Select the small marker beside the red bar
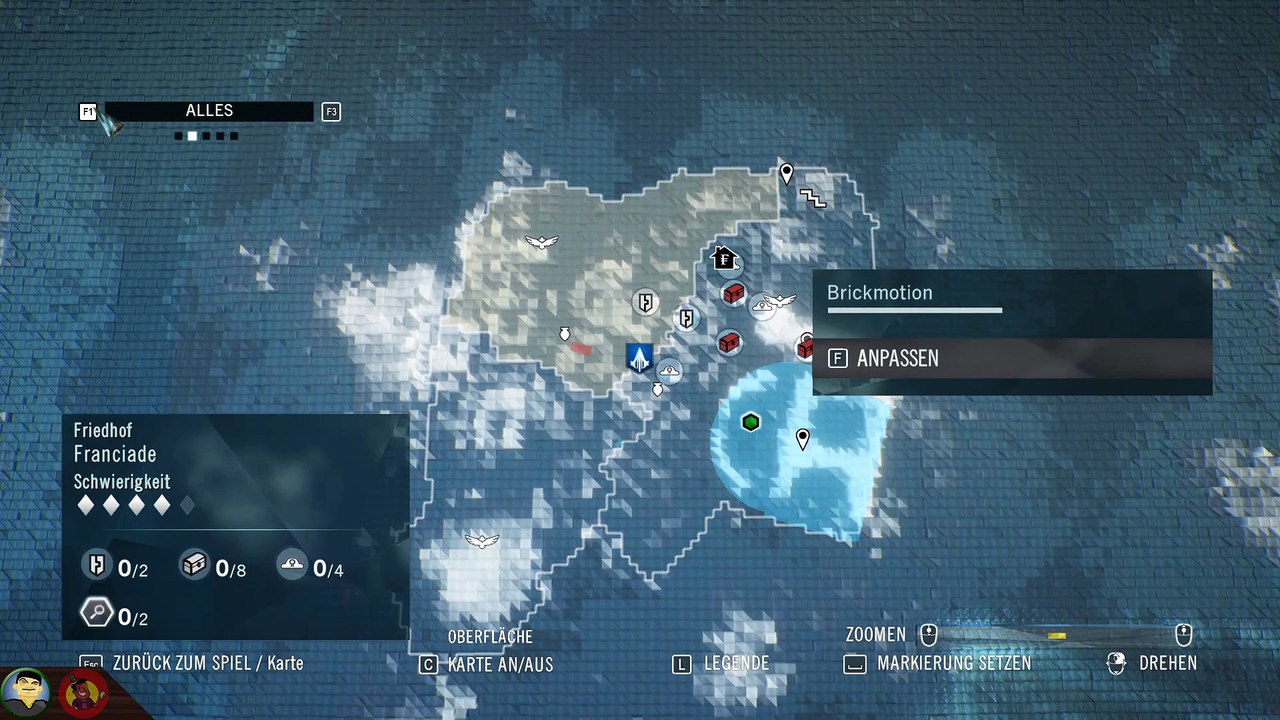Viewport: 1280px width, 720px height. pyautogui.click(x=563, y=334)
